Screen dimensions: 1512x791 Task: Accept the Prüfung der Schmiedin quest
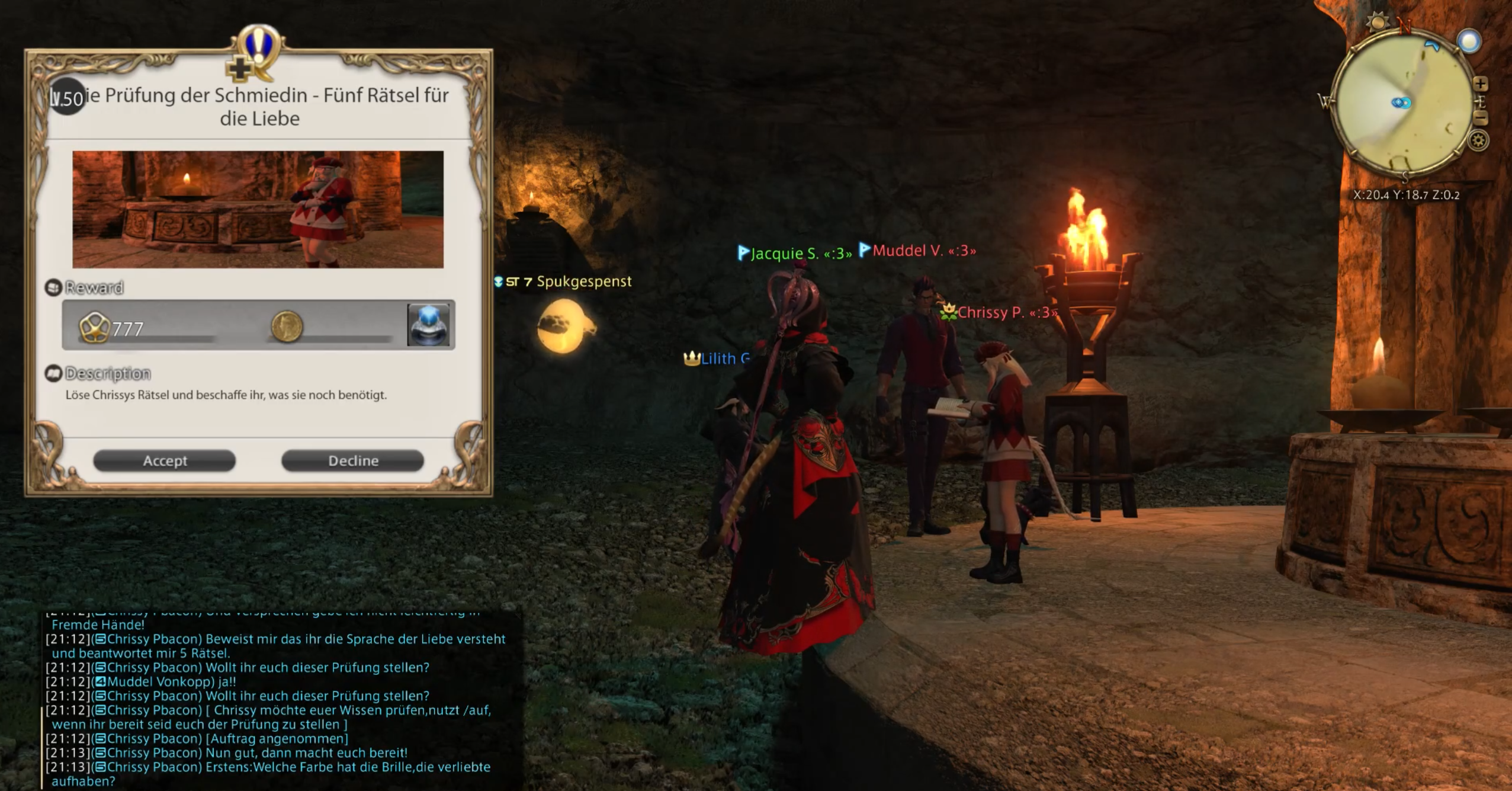164,460
